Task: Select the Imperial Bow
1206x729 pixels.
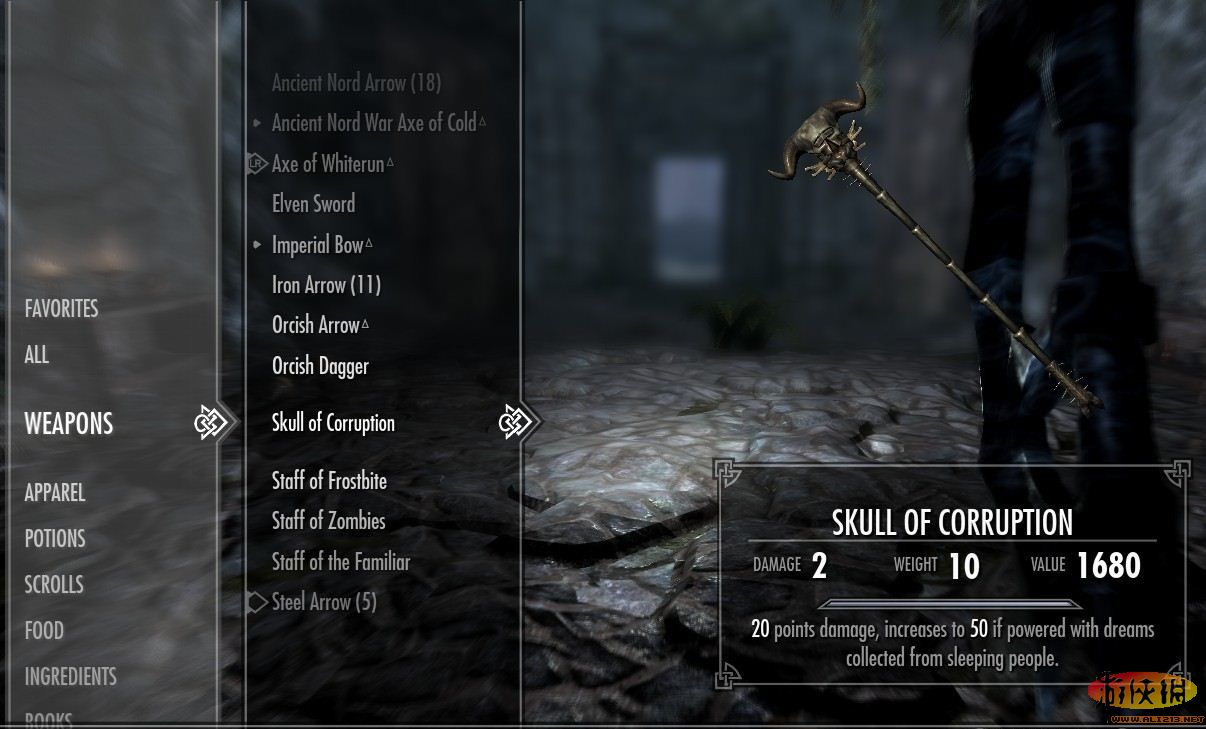Action: tap(318, 245)
